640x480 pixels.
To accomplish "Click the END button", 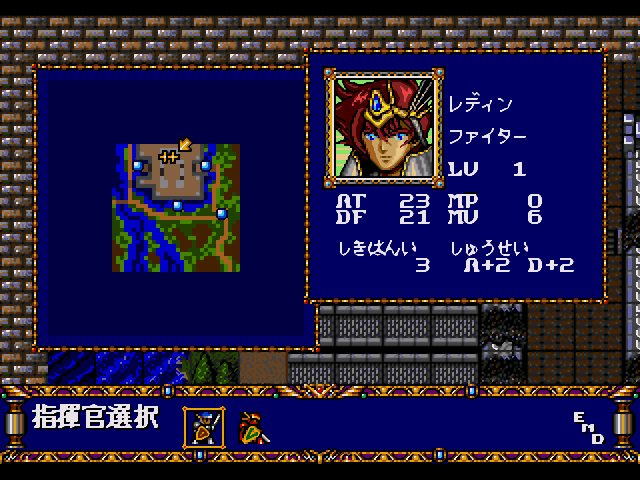I will click(x=589, y=427).
